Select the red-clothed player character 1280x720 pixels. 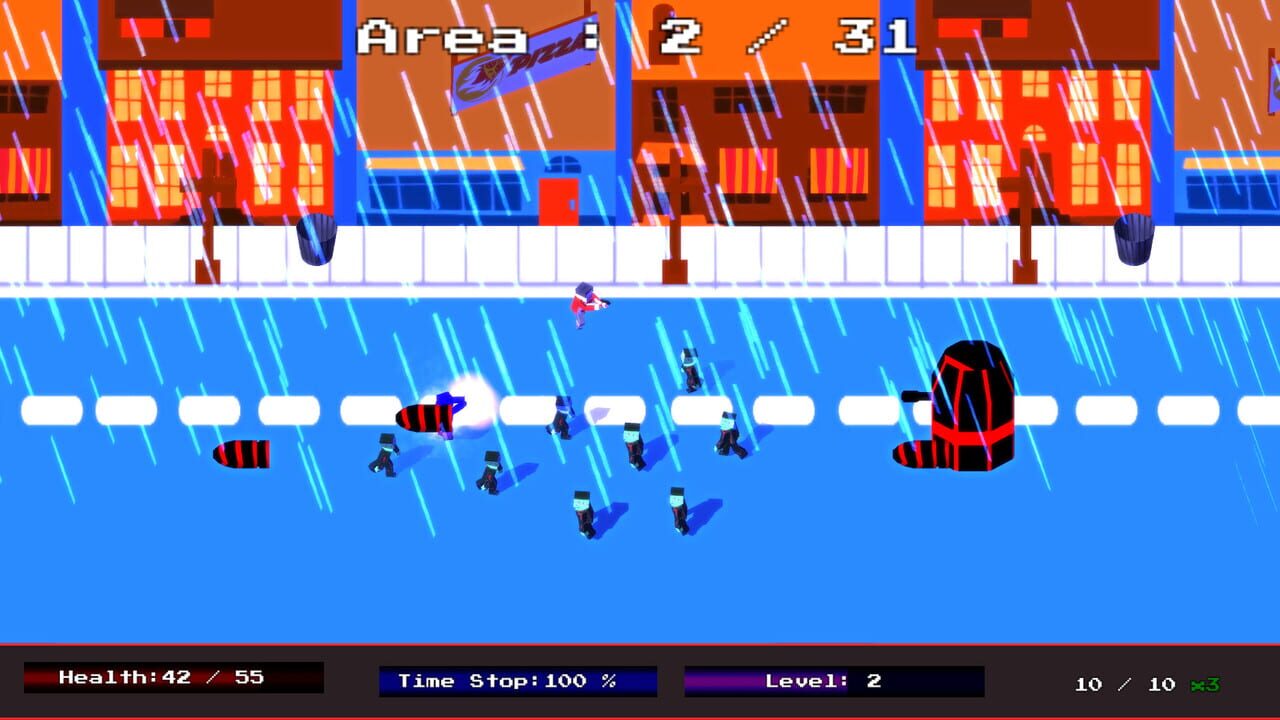point(585,305)
